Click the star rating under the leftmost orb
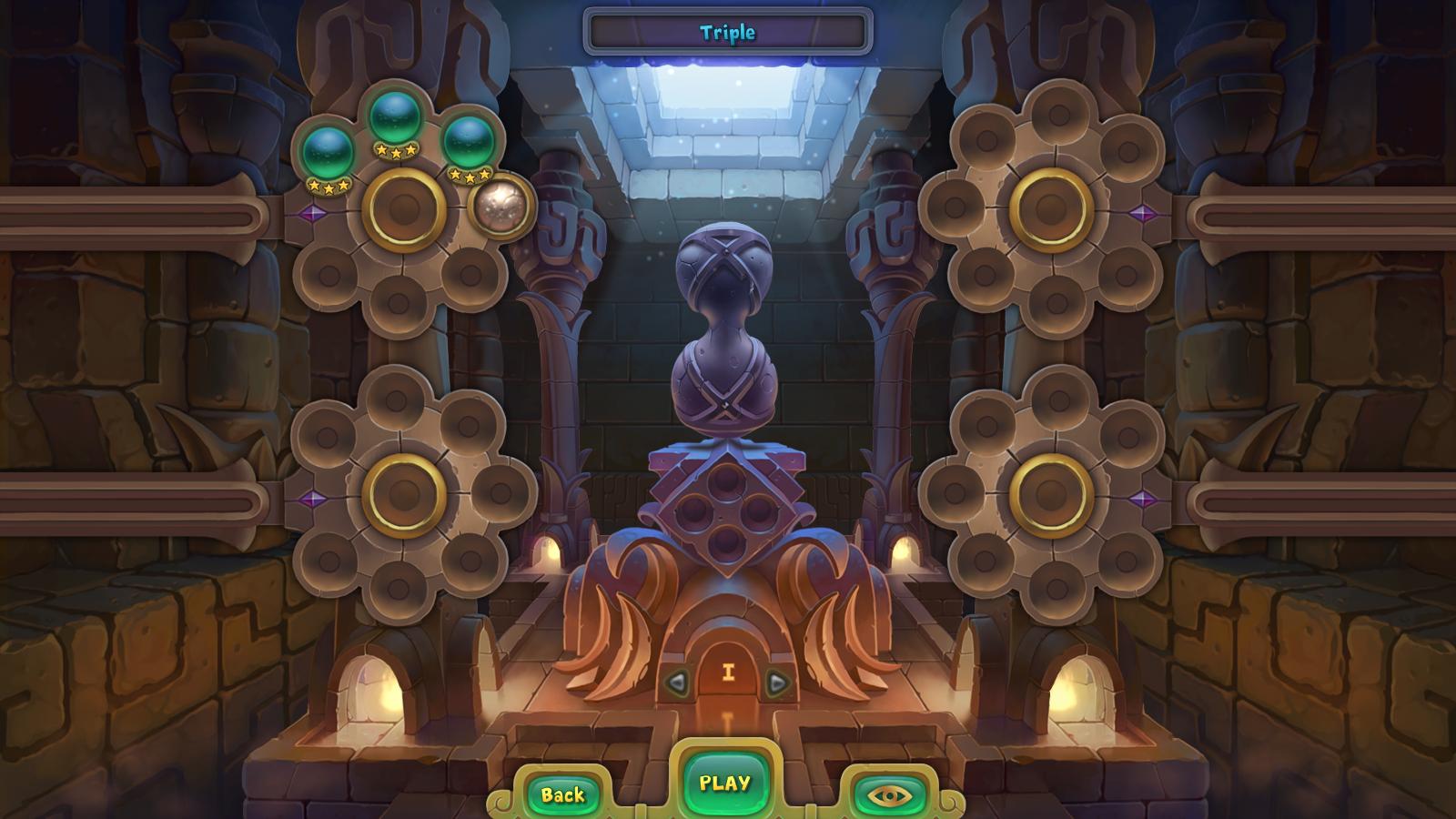The height and width of the screenshot is (819, 1456). [330, 185]
